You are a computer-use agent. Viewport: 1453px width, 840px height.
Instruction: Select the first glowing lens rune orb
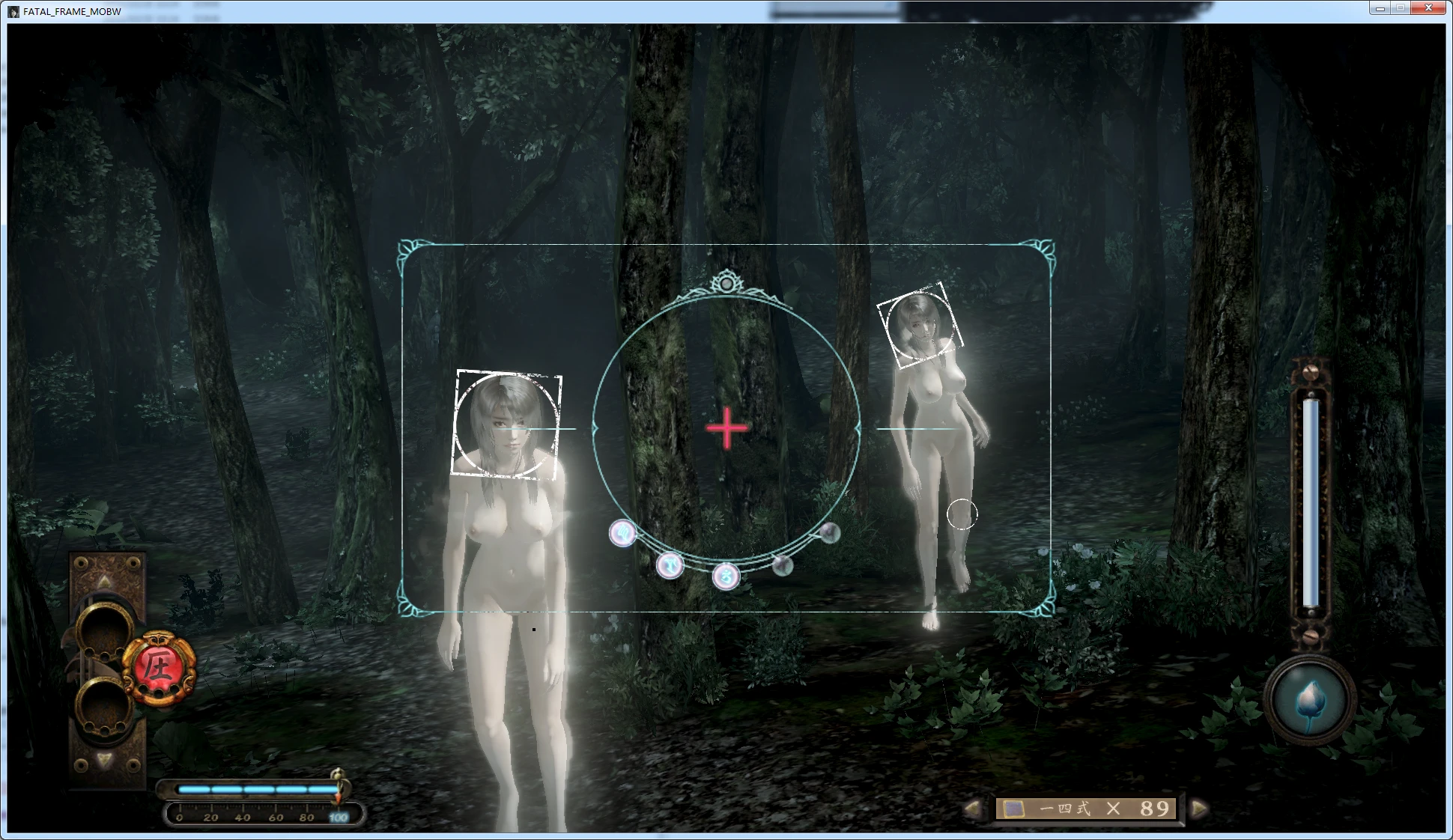click(x=622, y=533)
